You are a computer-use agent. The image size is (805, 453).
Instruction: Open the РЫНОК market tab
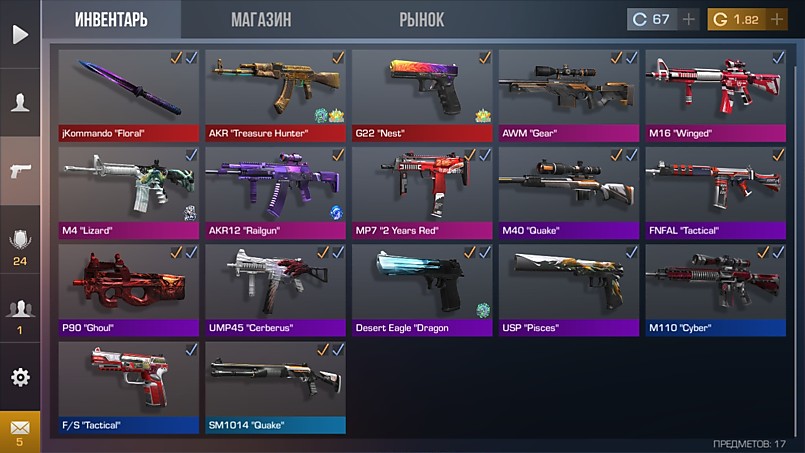click(421, 20)
